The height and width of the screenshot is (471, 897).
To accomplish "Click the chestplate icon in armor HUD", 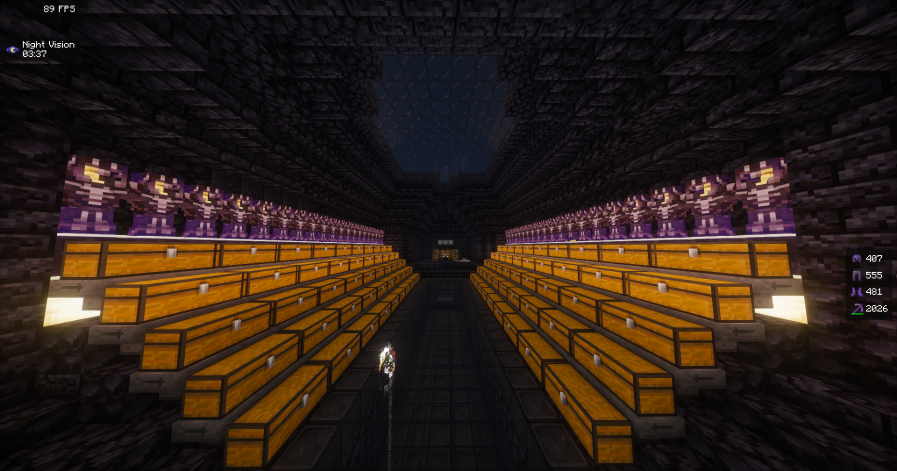I will [856, 275].
